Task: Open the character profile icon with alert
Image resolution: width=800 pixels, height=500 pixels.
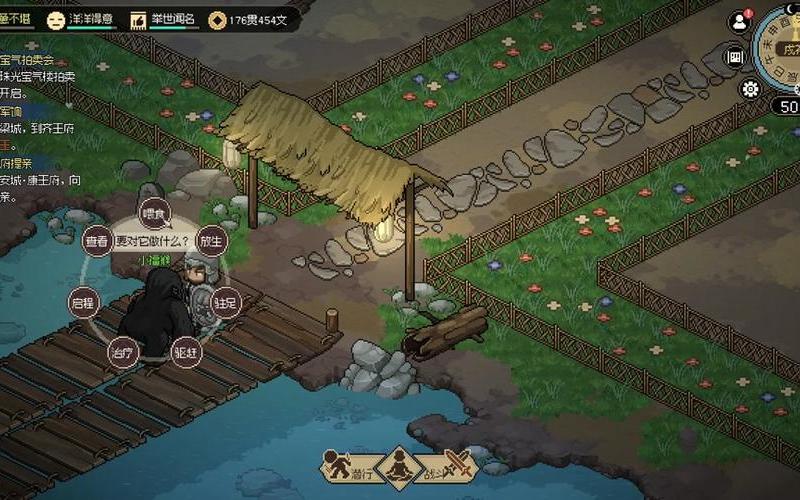Action: [740, 20]
